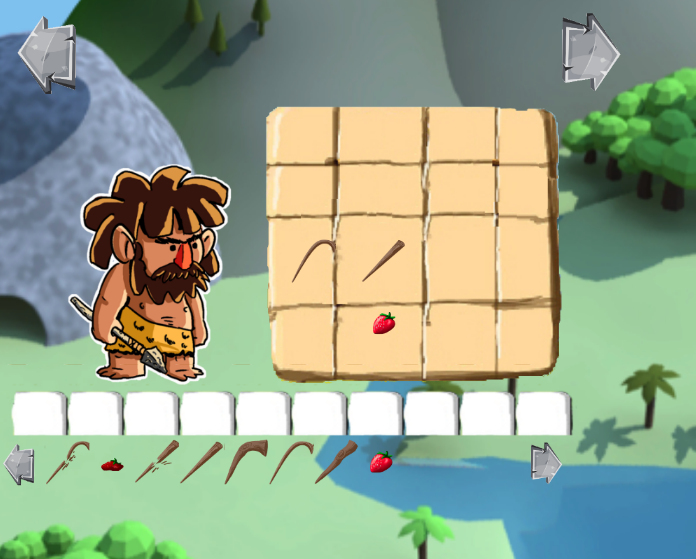Page the item row left with small arrow

pyautogui.click(x=19, y=465)
